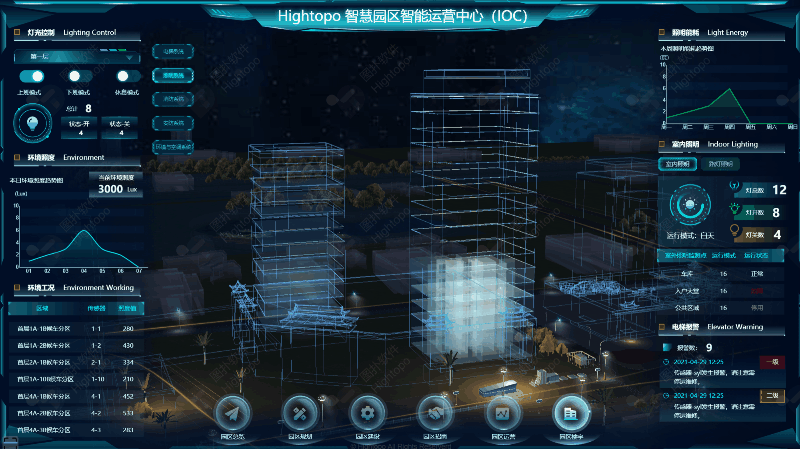
Task: Select the fourth system button in the column
Action: pos(172,122)
